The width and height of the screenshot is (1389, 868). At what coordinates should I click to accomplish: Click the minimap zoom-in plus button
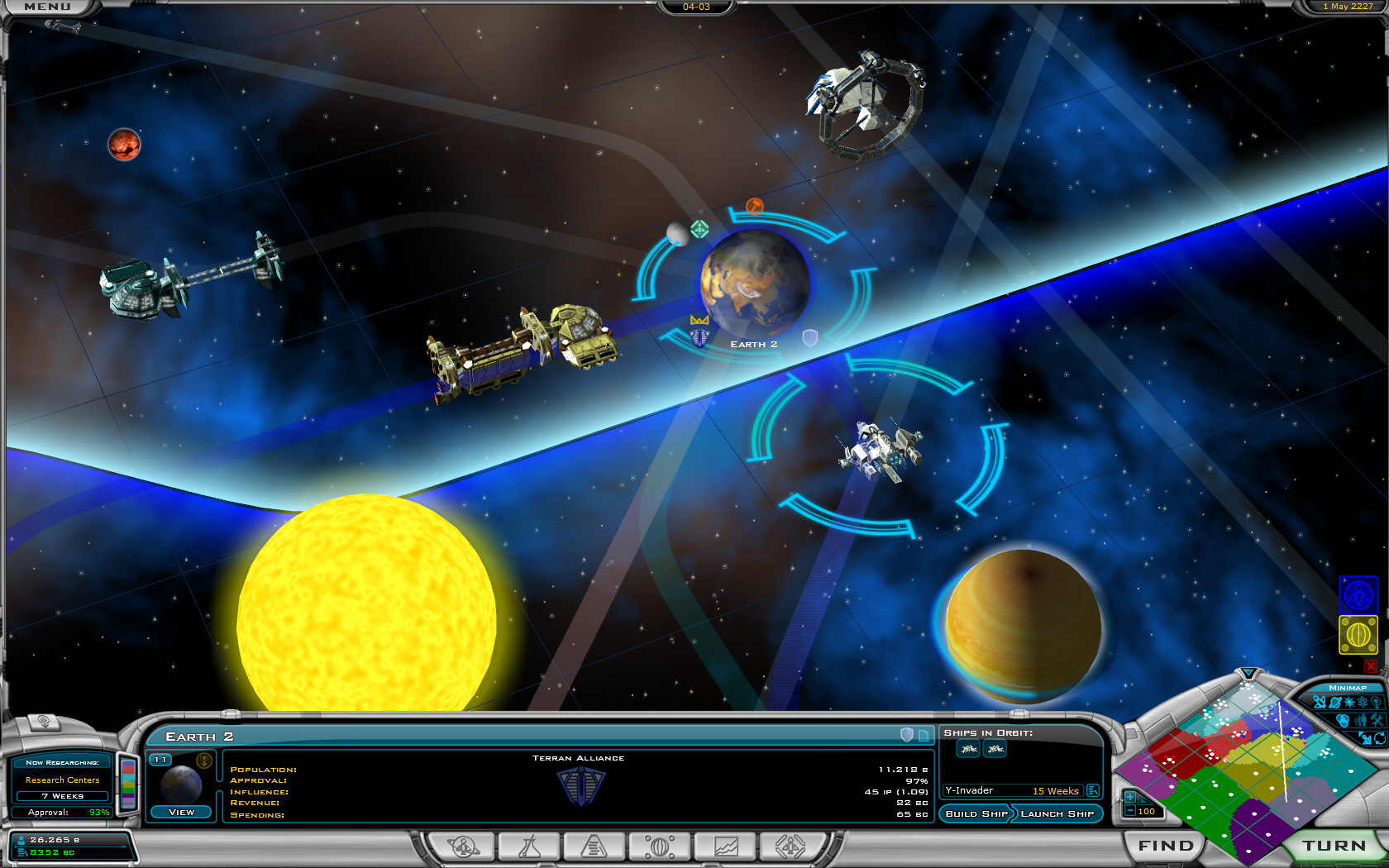(1129, 797)
